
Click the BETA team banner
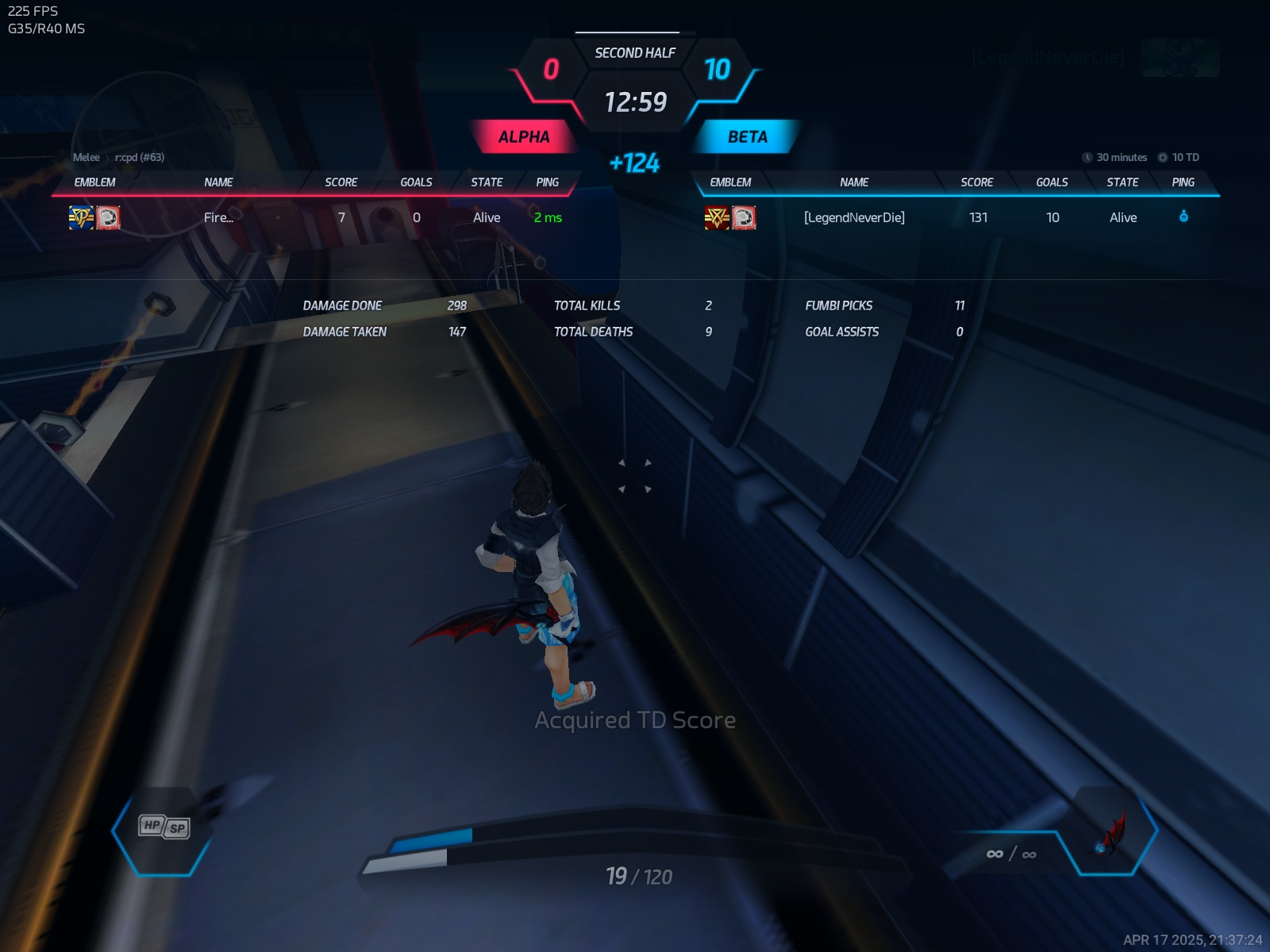pyautogui.click(x=747, y=136)
